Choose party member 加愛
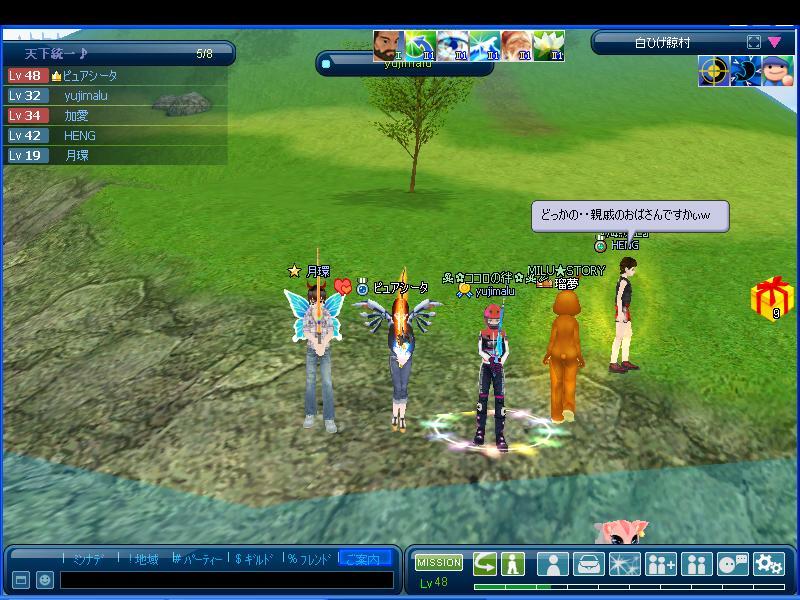Viewport: 800px width, 600px height. pyautogui.click(x=78, y=116)
